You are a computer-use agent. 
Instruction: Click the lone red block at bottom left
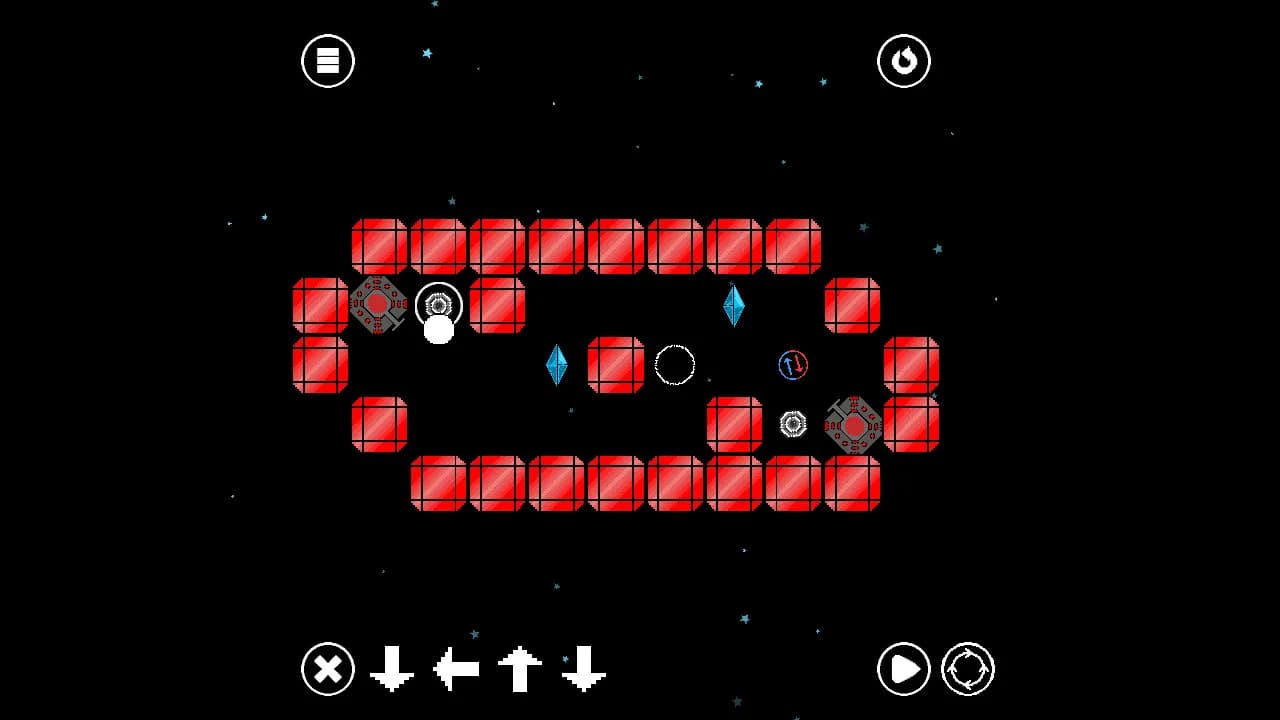tap(381, 423)
